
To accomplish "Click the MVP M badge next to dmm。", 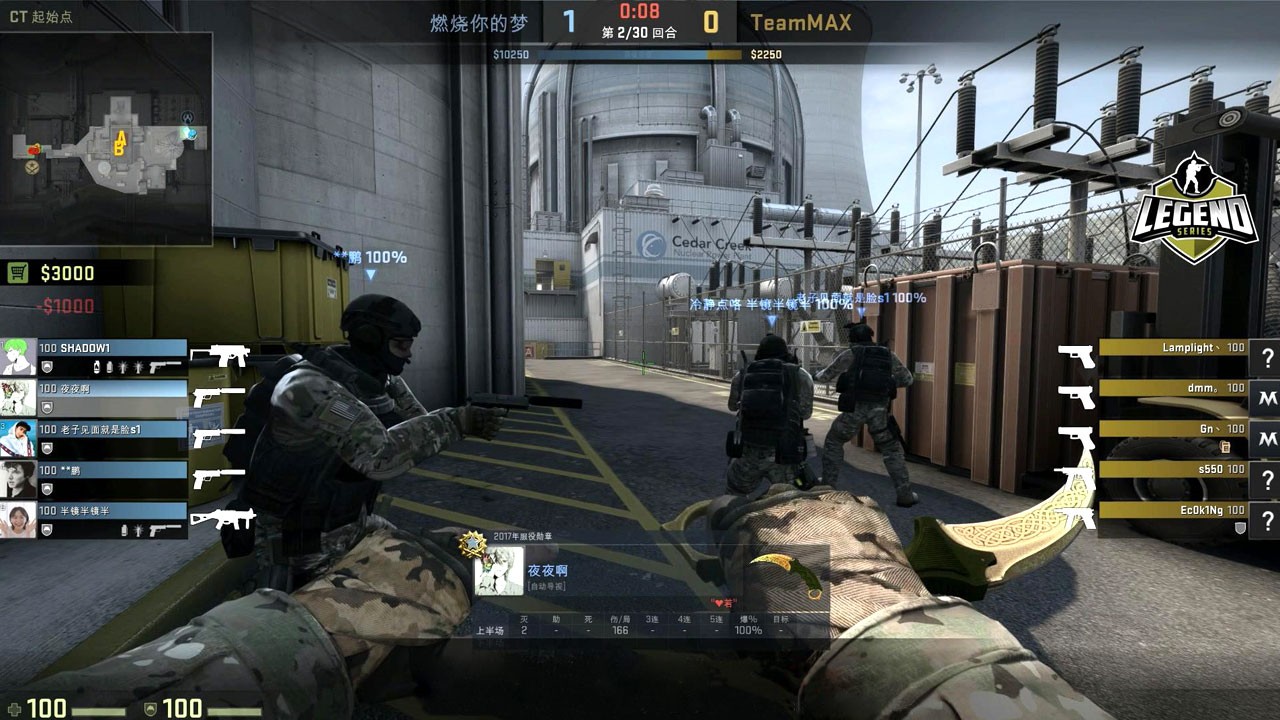I will click(1268, 396).
